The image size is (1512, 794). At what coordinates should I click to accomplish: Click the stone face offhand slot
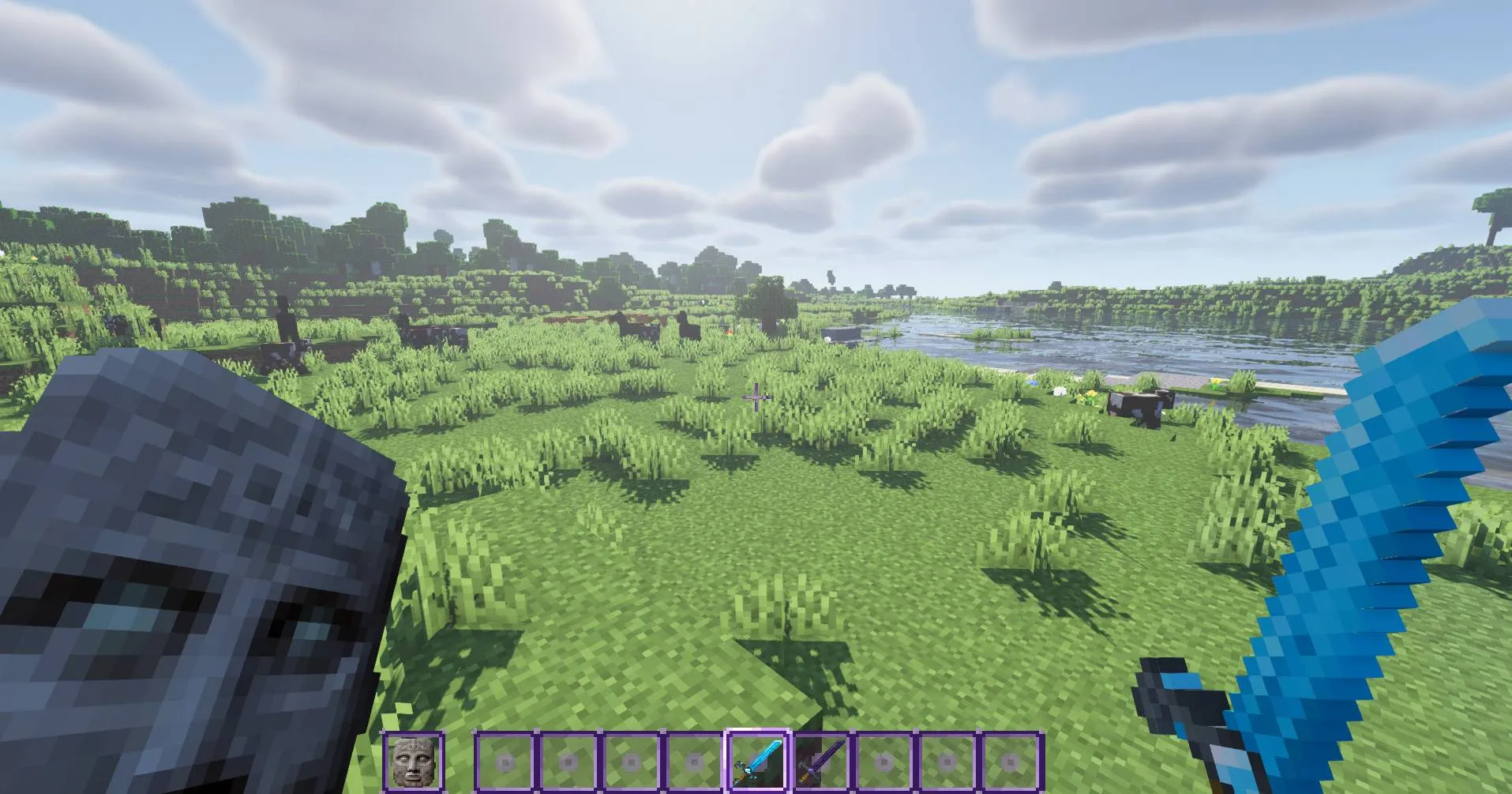point(413,762)
